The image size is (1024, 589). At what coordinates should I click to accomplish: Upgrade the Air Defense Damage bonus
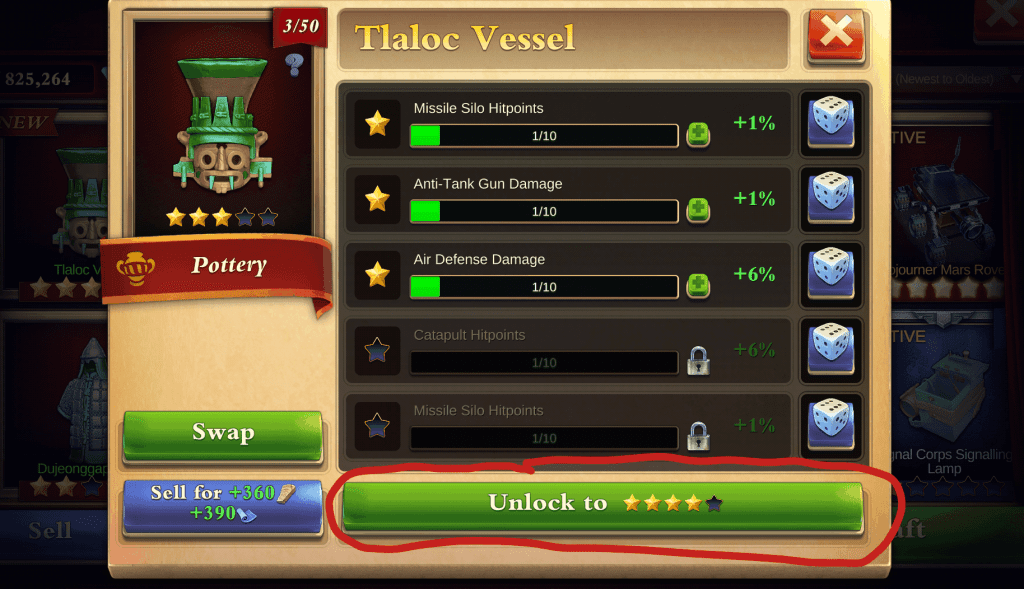[x=698, y=286]
